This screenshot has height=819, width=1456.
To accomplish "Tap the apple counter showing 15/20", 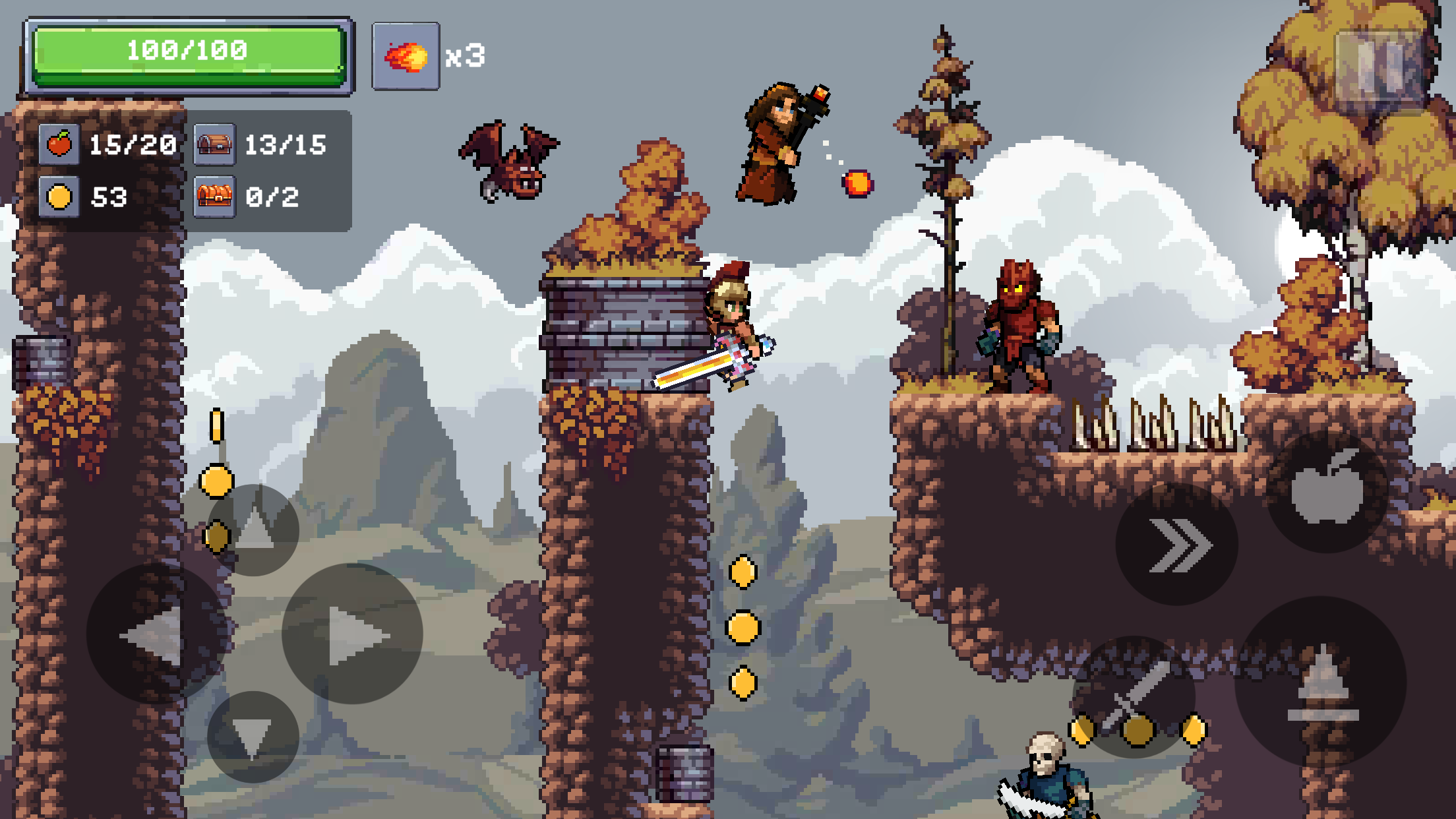I will (106, 145).
